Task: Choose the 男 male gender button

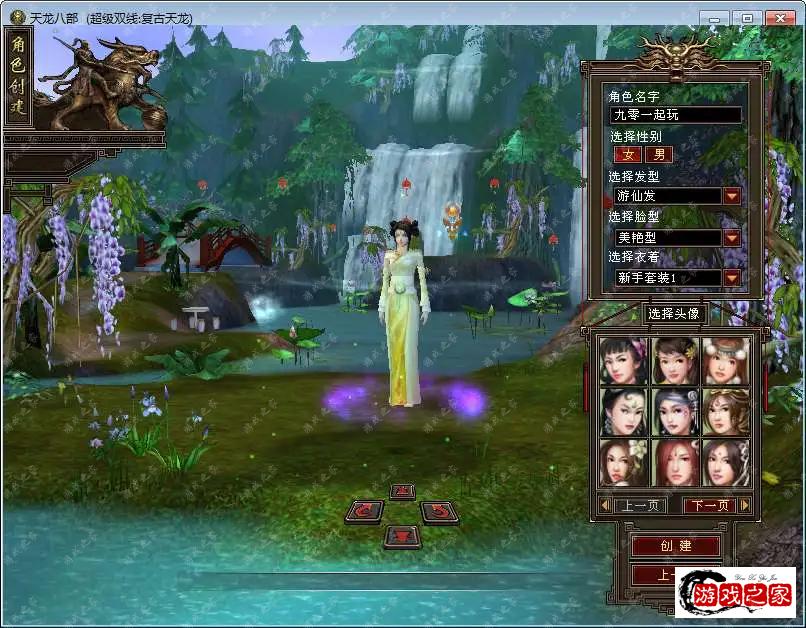Action: pyautogui.click(x=658, y=155)
